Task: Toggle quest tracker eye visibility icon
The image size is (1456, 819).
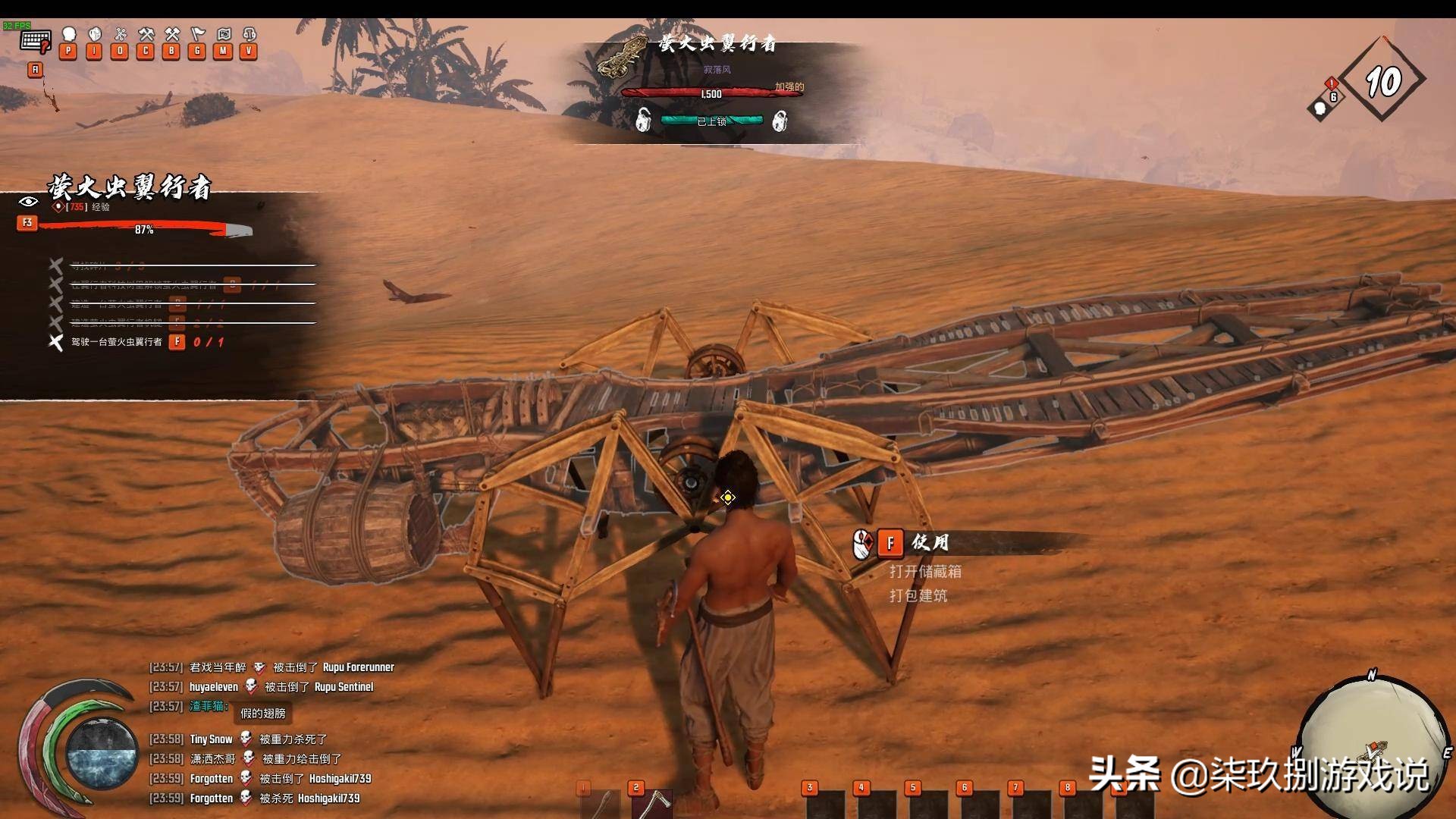Action: click(28, 202)
